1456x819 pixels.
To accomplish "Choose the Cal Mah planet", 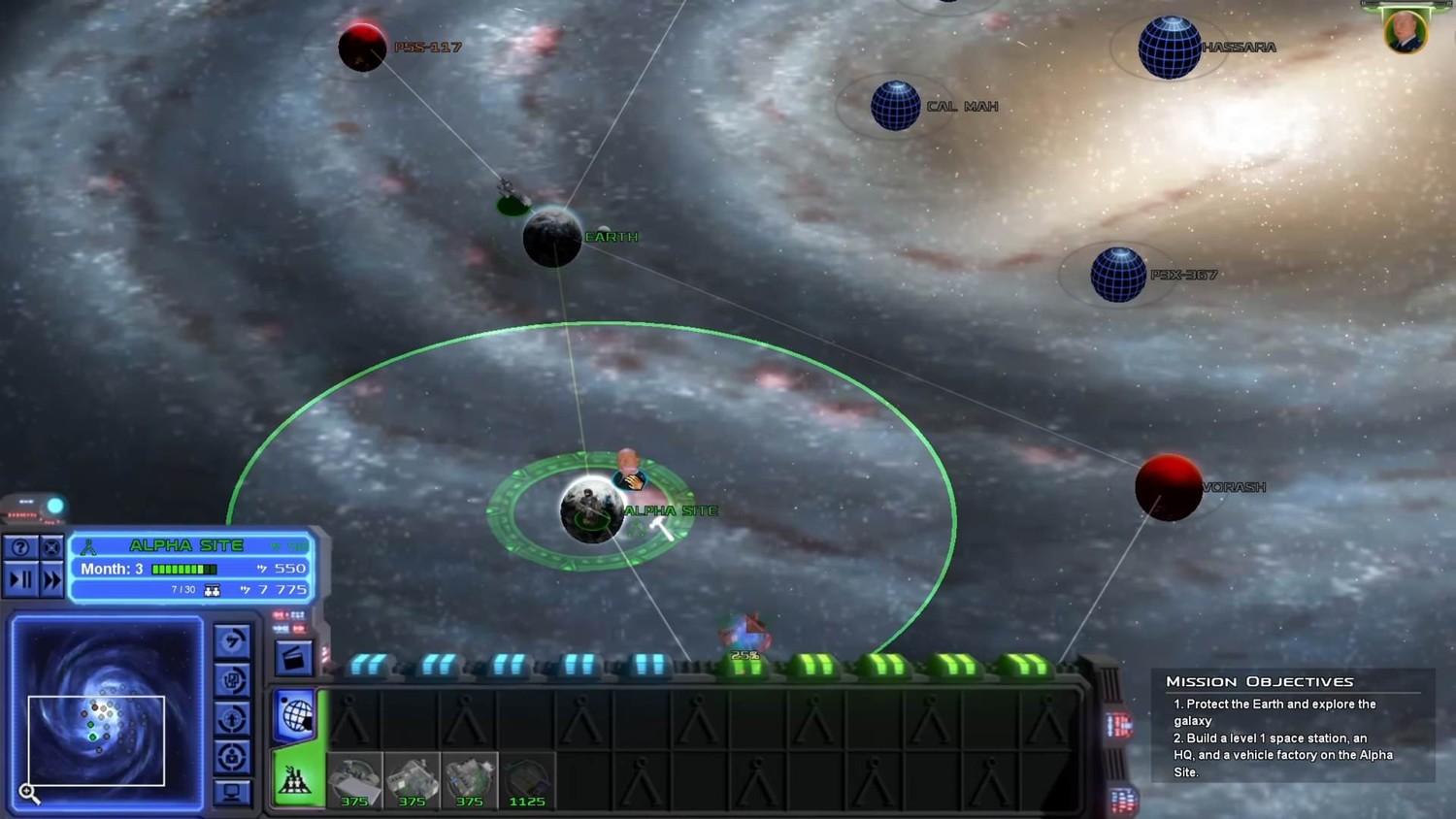I will click(x=895, y=106).
